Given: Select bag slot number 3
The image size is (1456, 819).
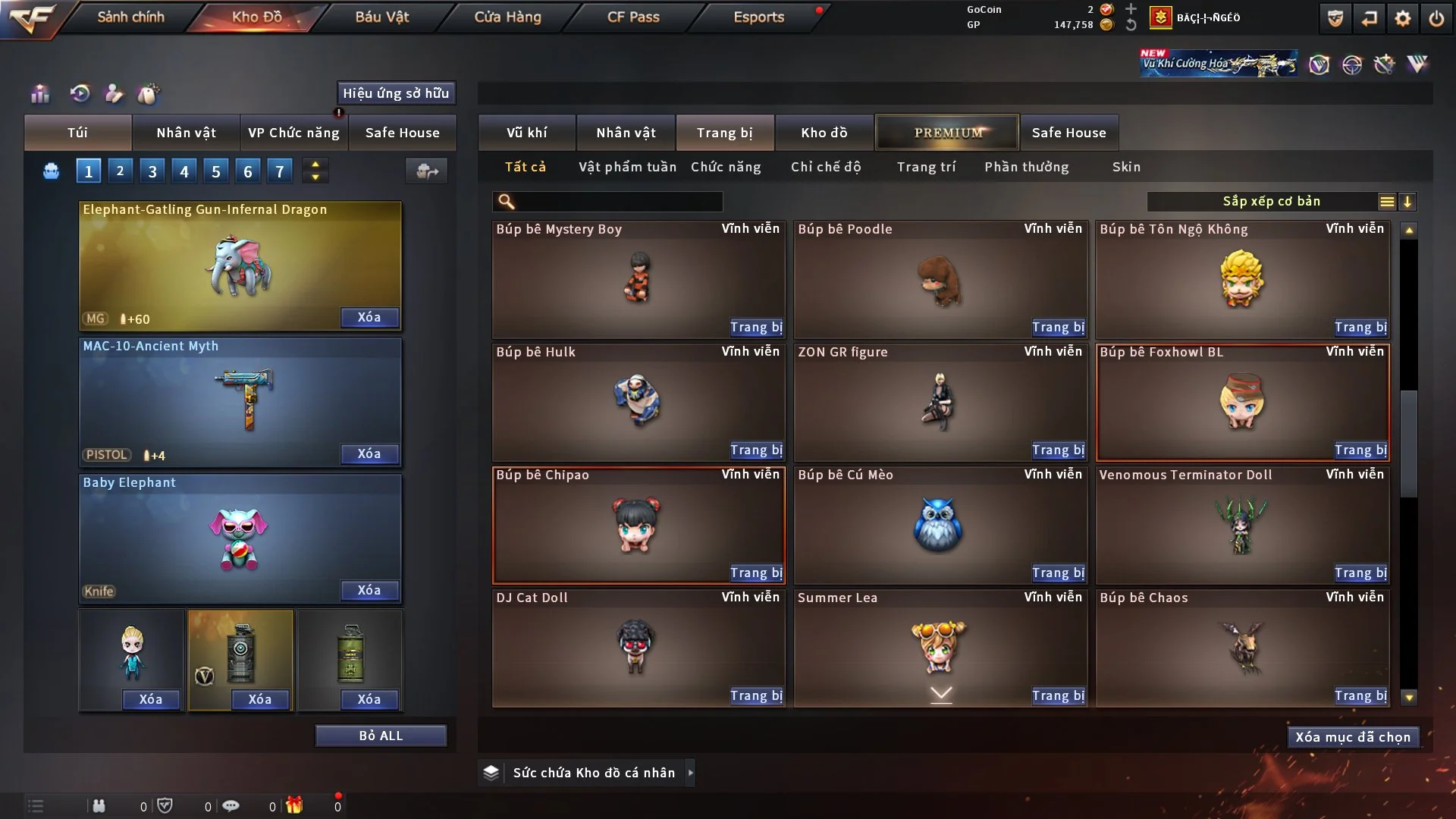Looking at the screenshot, I should (x=152, y=171).
